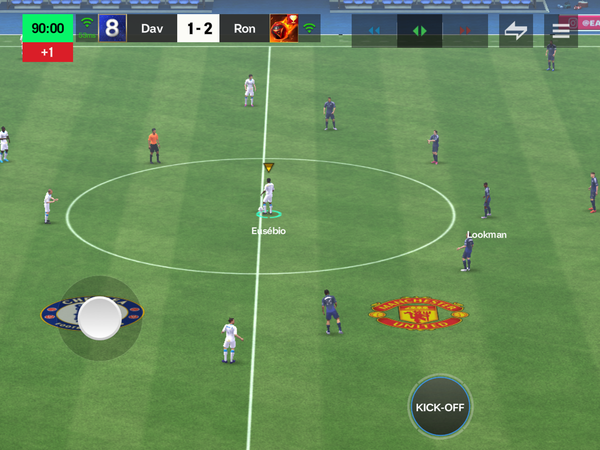Image resolution: width=600 pixels, height=450 pixels.
Task: Open the hamburger menu
Action: (x=561, y=30)
